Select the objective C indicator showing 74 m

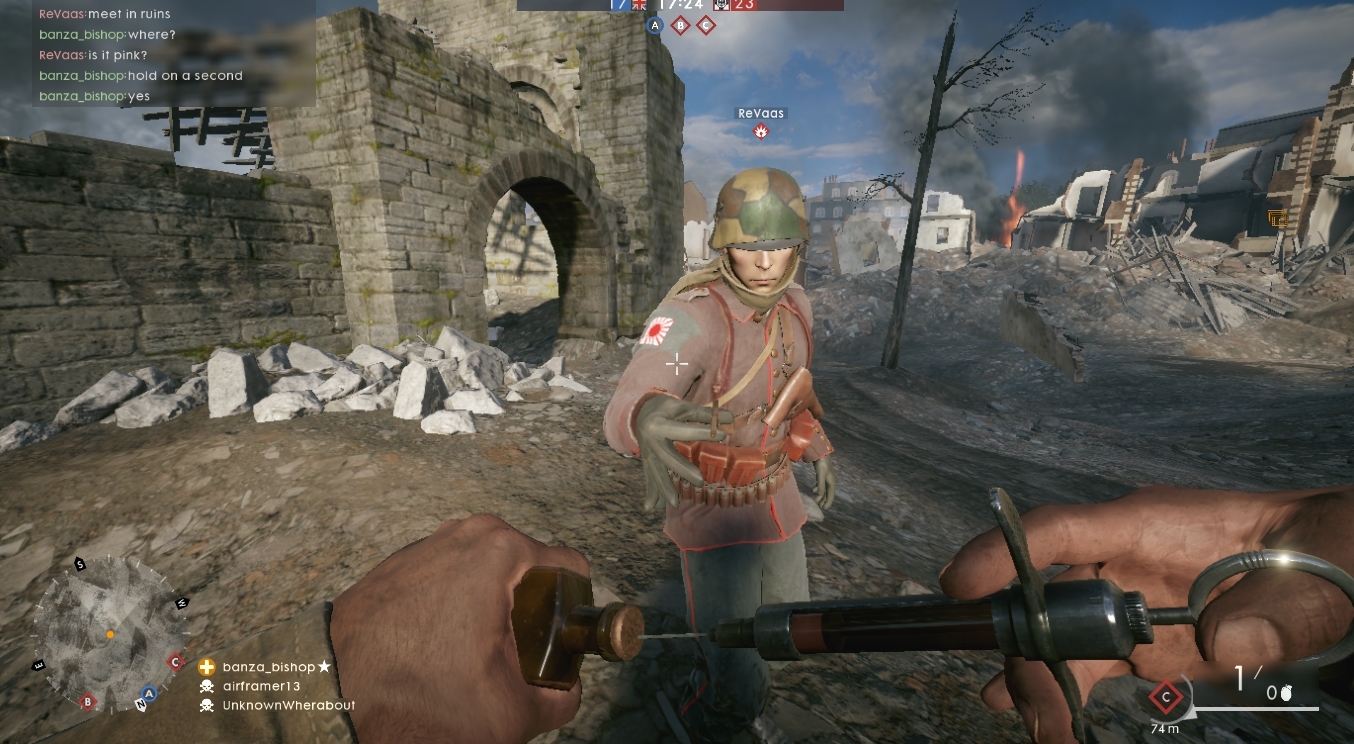tap(1165, 696)
